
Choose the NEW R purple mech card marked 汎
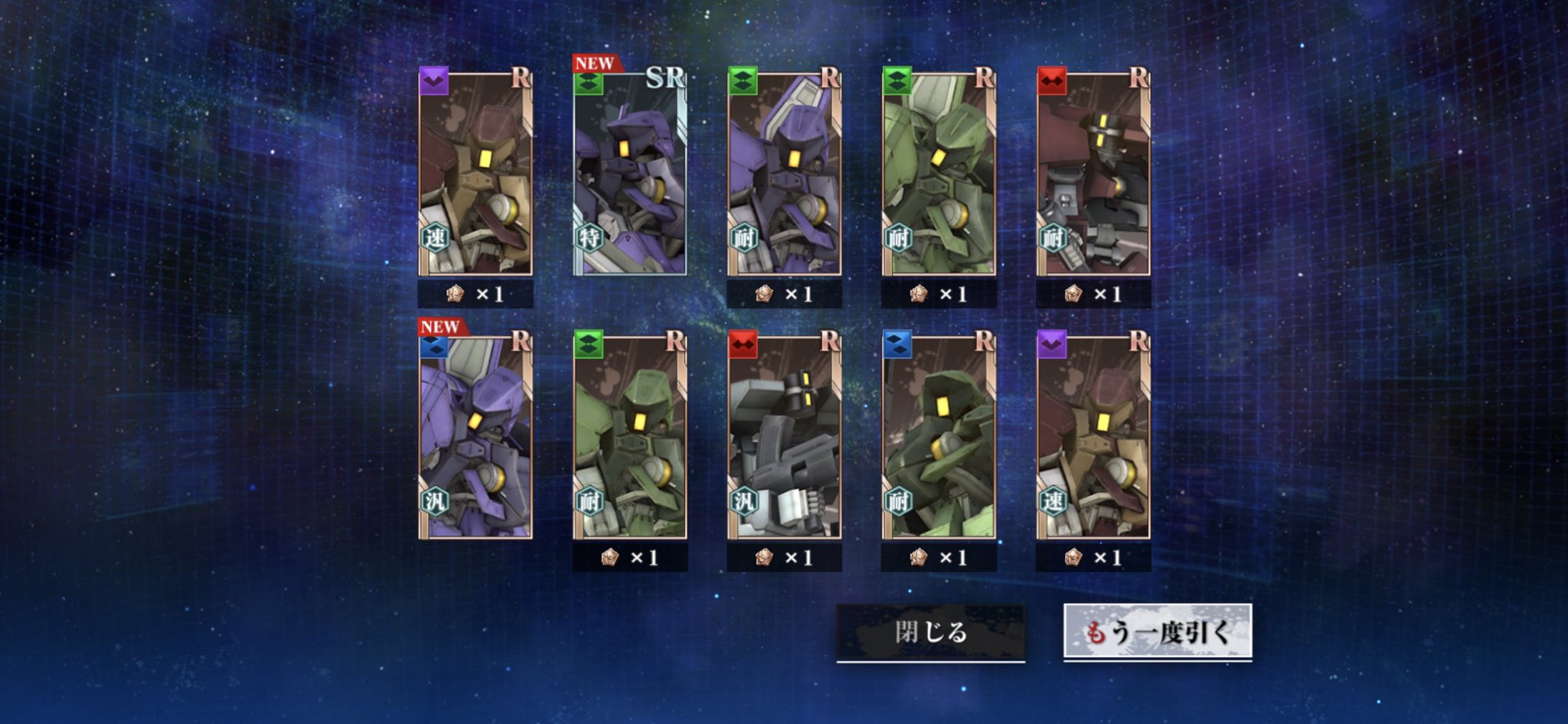click(x=475, y=436)
